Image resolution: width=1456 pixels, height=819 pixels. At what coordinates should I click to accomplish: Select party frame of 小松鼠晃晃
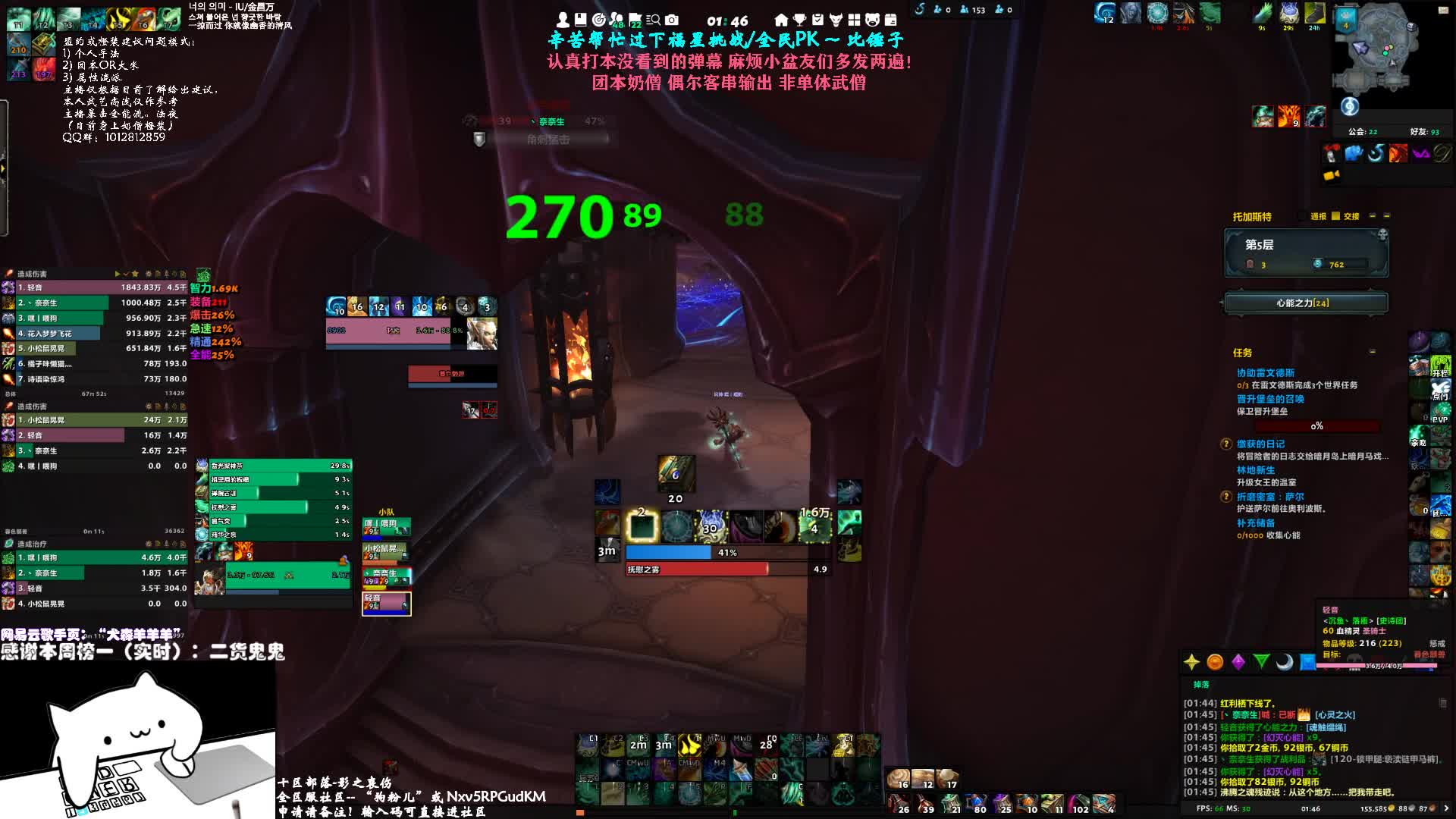pyautogui.click(x=386, y=551)
